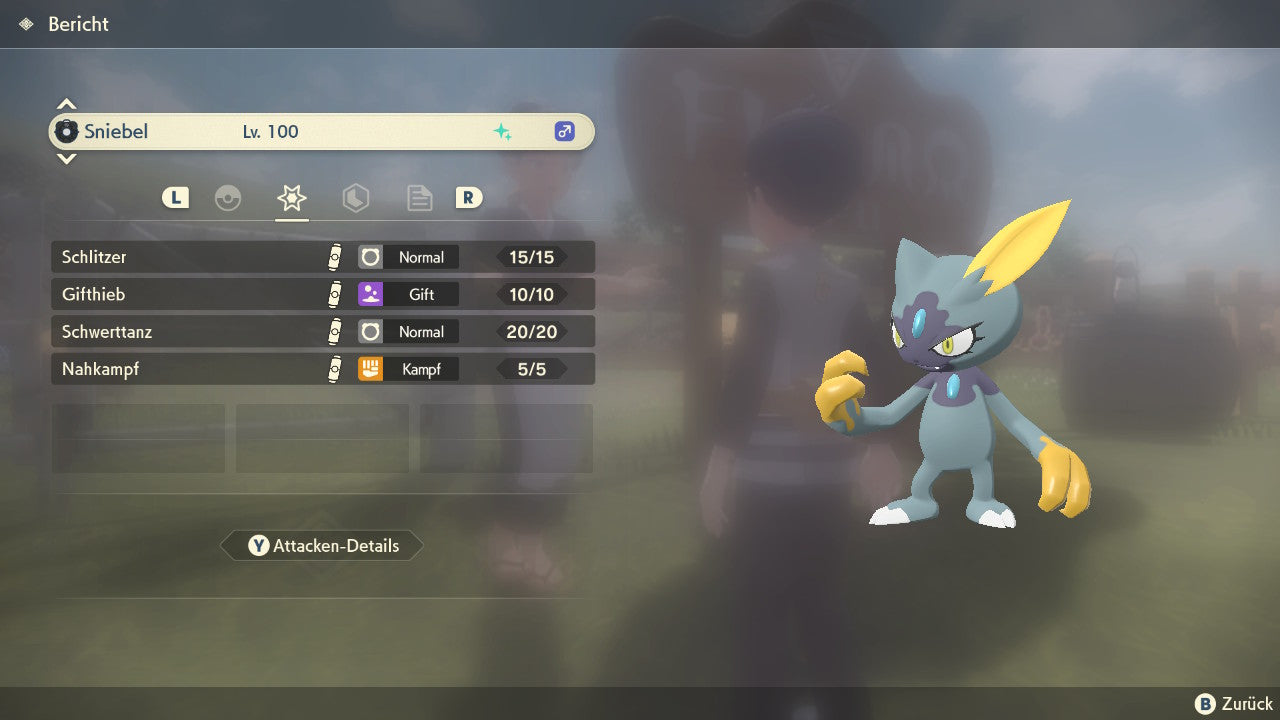
Task: Select the move Schlitzer
Action: click(322, 257)
